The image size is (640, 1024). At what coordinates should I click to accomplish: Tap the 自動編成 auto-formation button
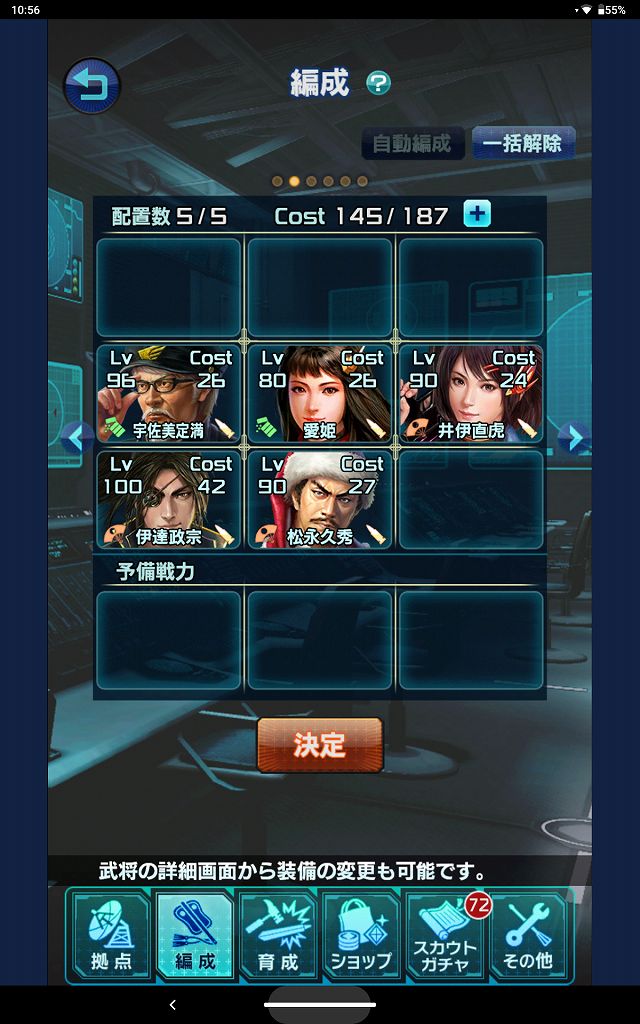point(413,143)
